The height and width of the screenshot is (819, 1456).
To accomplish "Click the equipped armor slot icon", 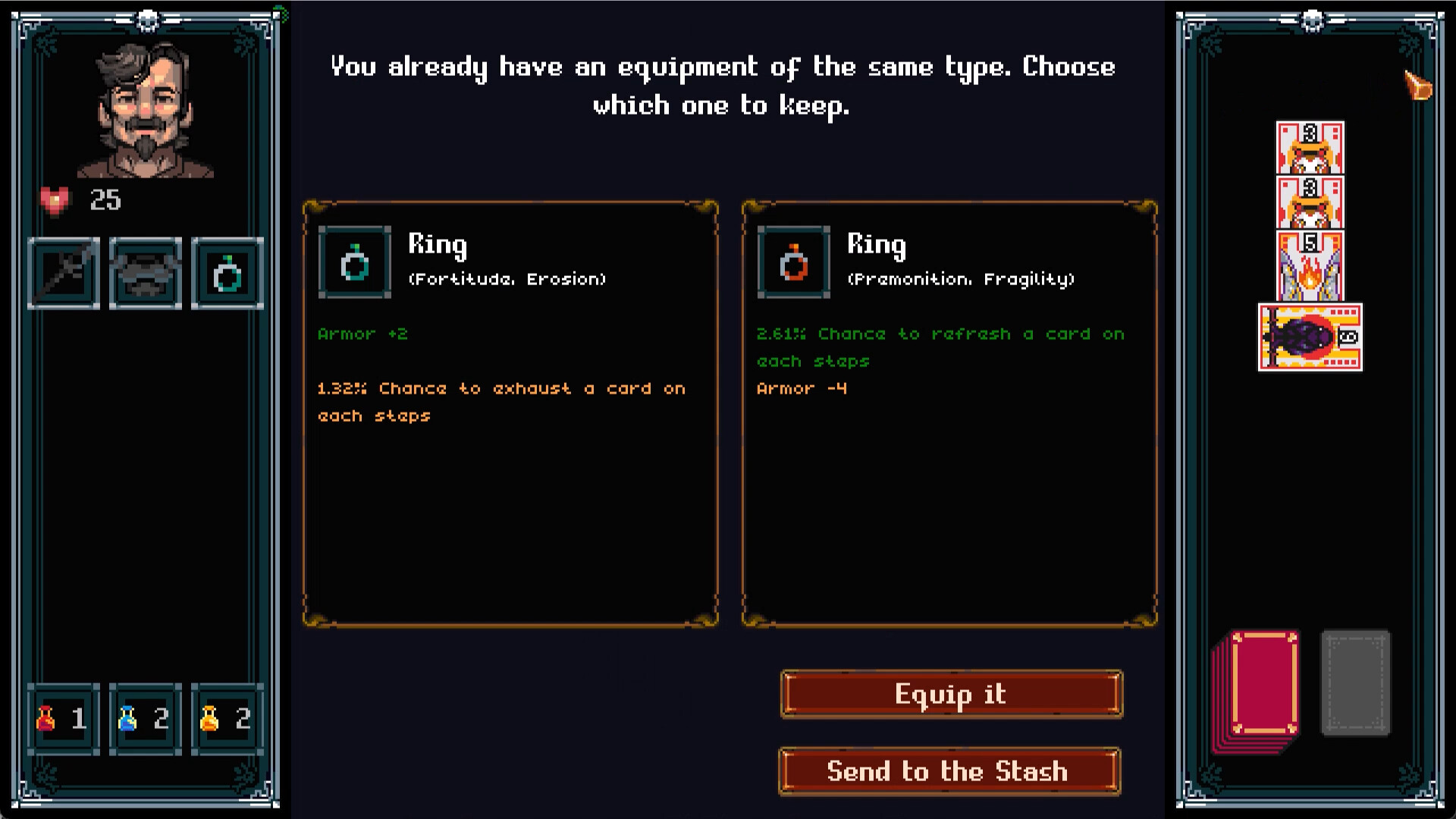I will click(145, 273).
